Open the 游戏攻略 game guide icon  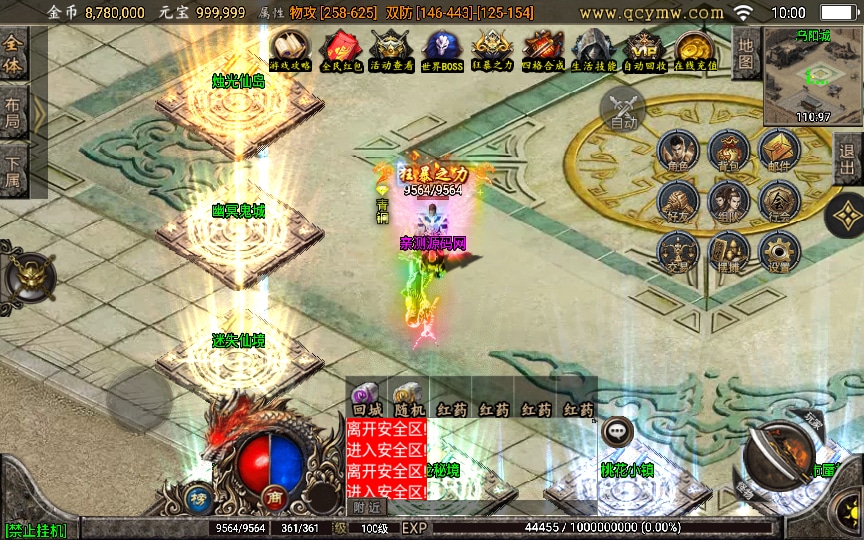click(290, 49)
